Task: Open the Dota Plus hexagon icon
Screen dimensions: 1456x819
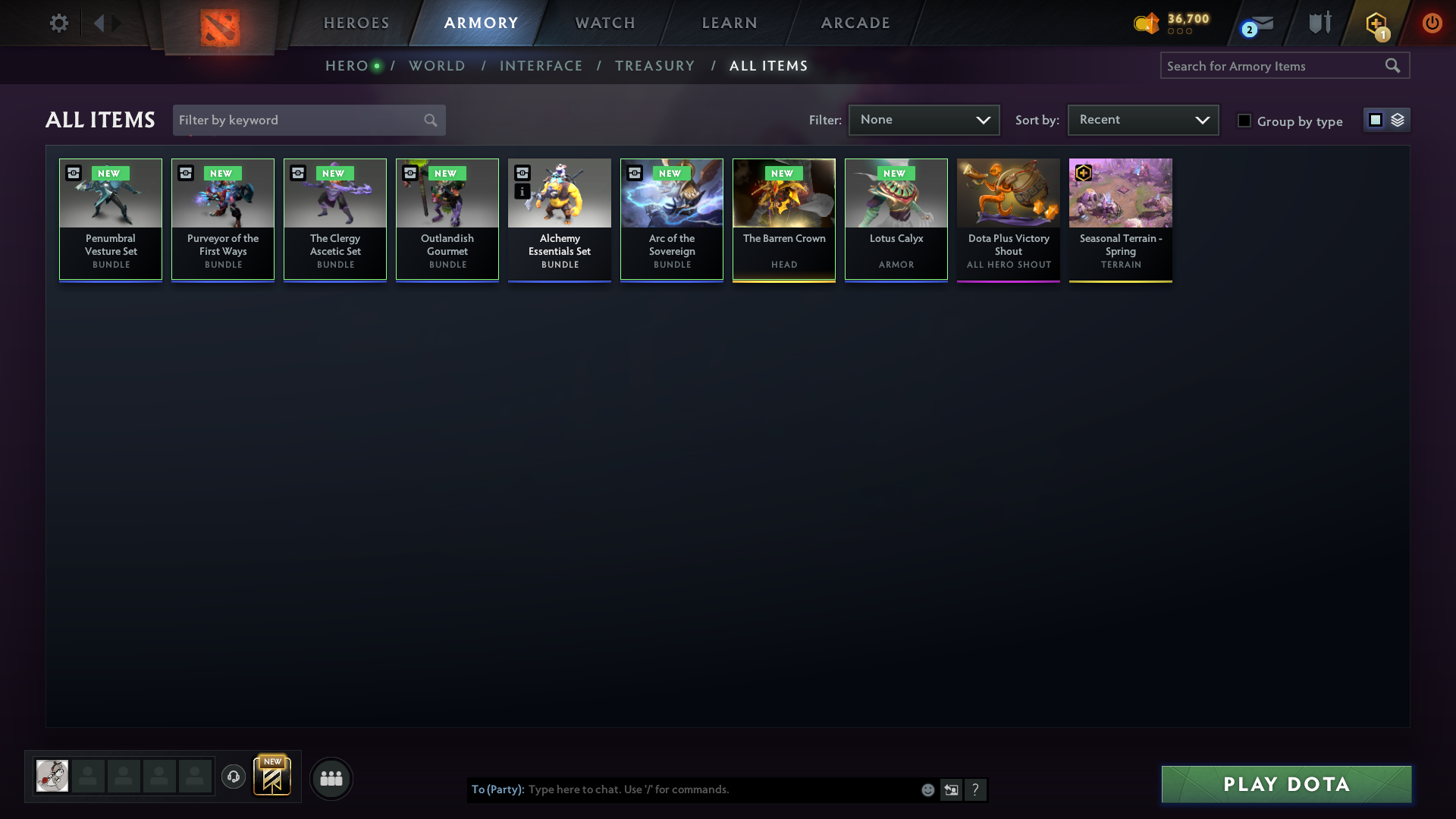Action: (1376, 23)
